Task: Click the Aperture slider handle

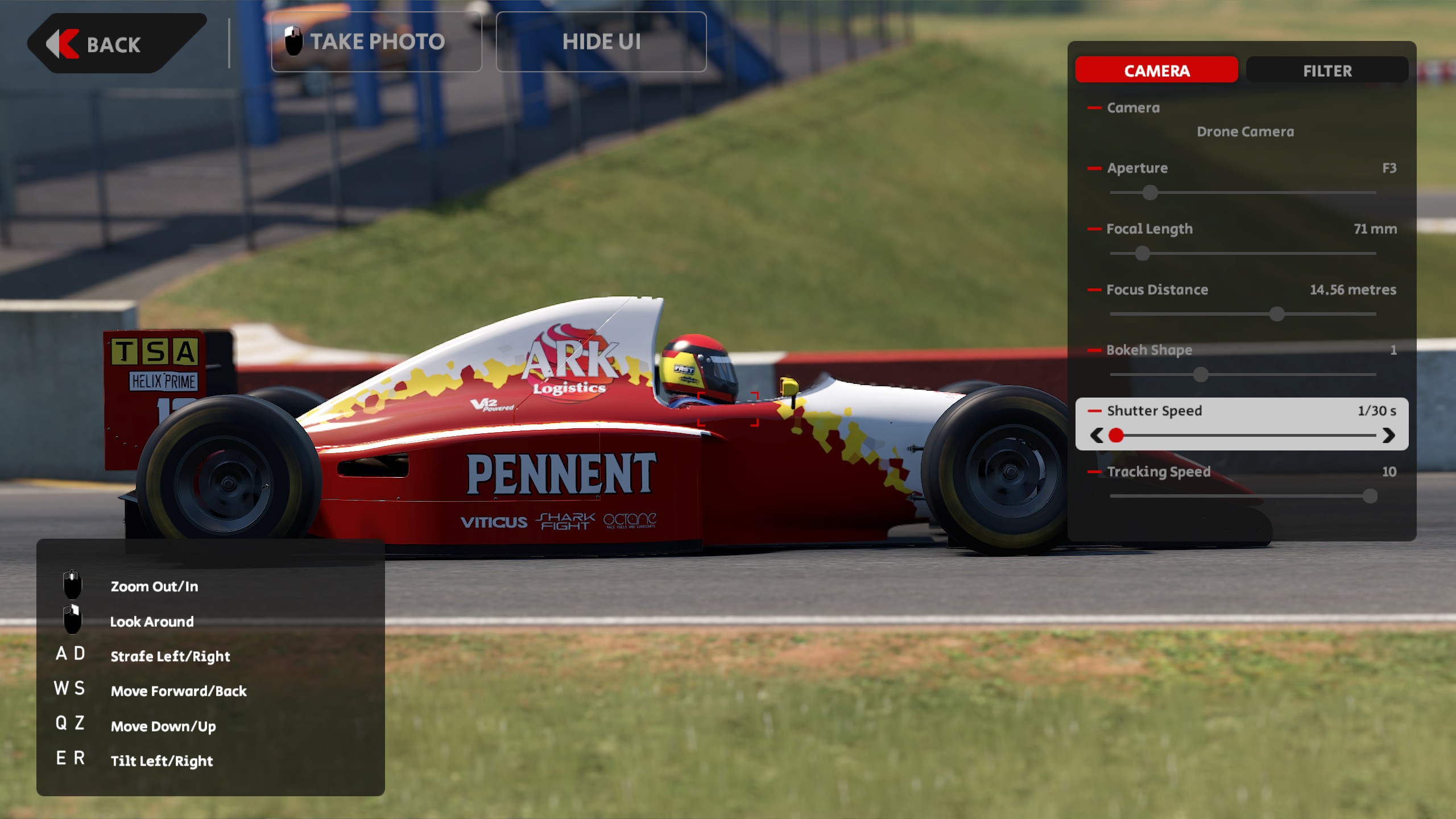Action: pyautogui.click(x=1150, y=193)
